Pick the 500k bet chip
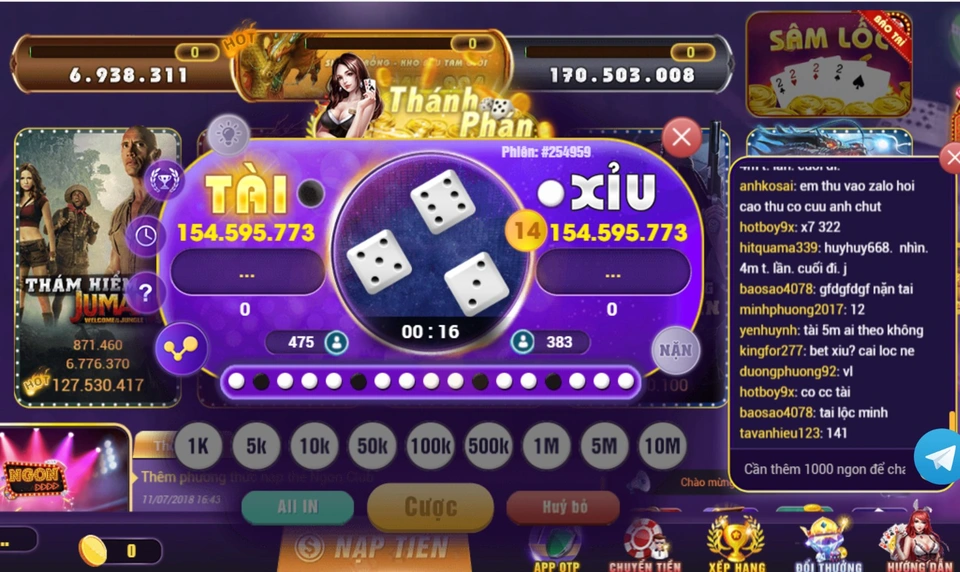Screen dimensions: 960x572 pos(488,447)
